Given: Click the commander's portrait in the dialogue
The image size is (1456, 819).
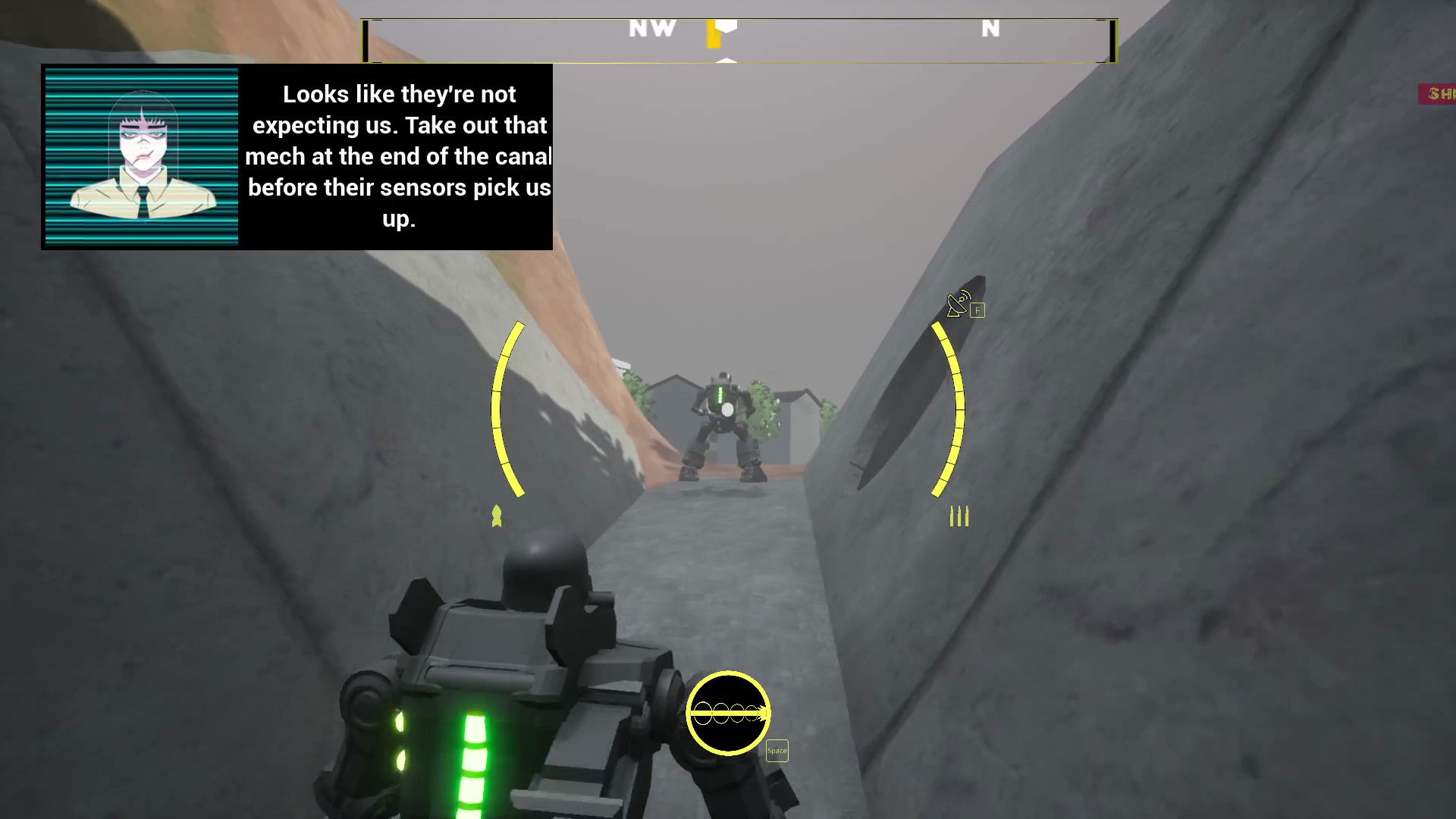Looking at the screenshot, I should click(142, 157).
